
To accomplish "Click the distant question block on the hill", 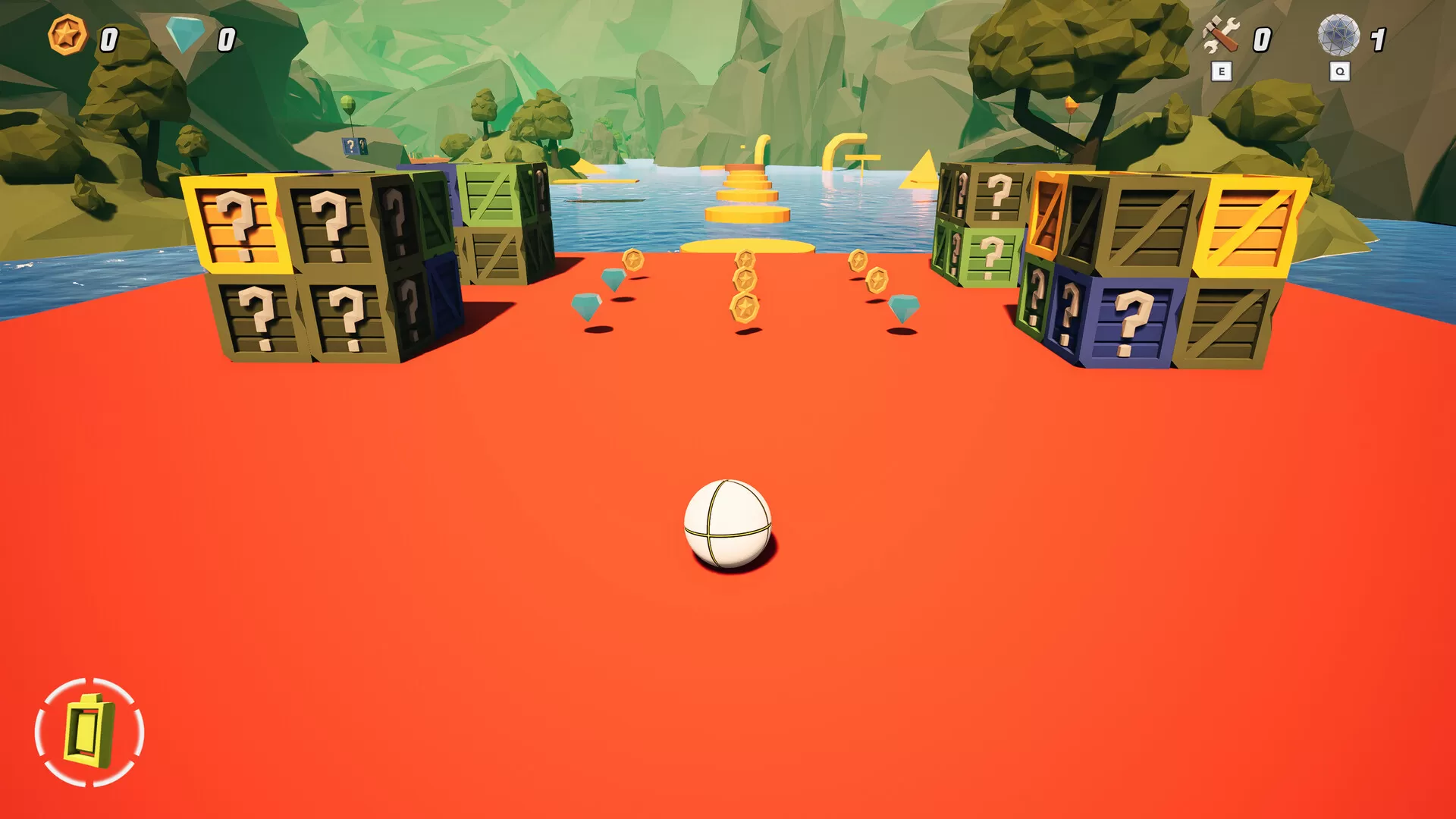I will coord(353,146).
